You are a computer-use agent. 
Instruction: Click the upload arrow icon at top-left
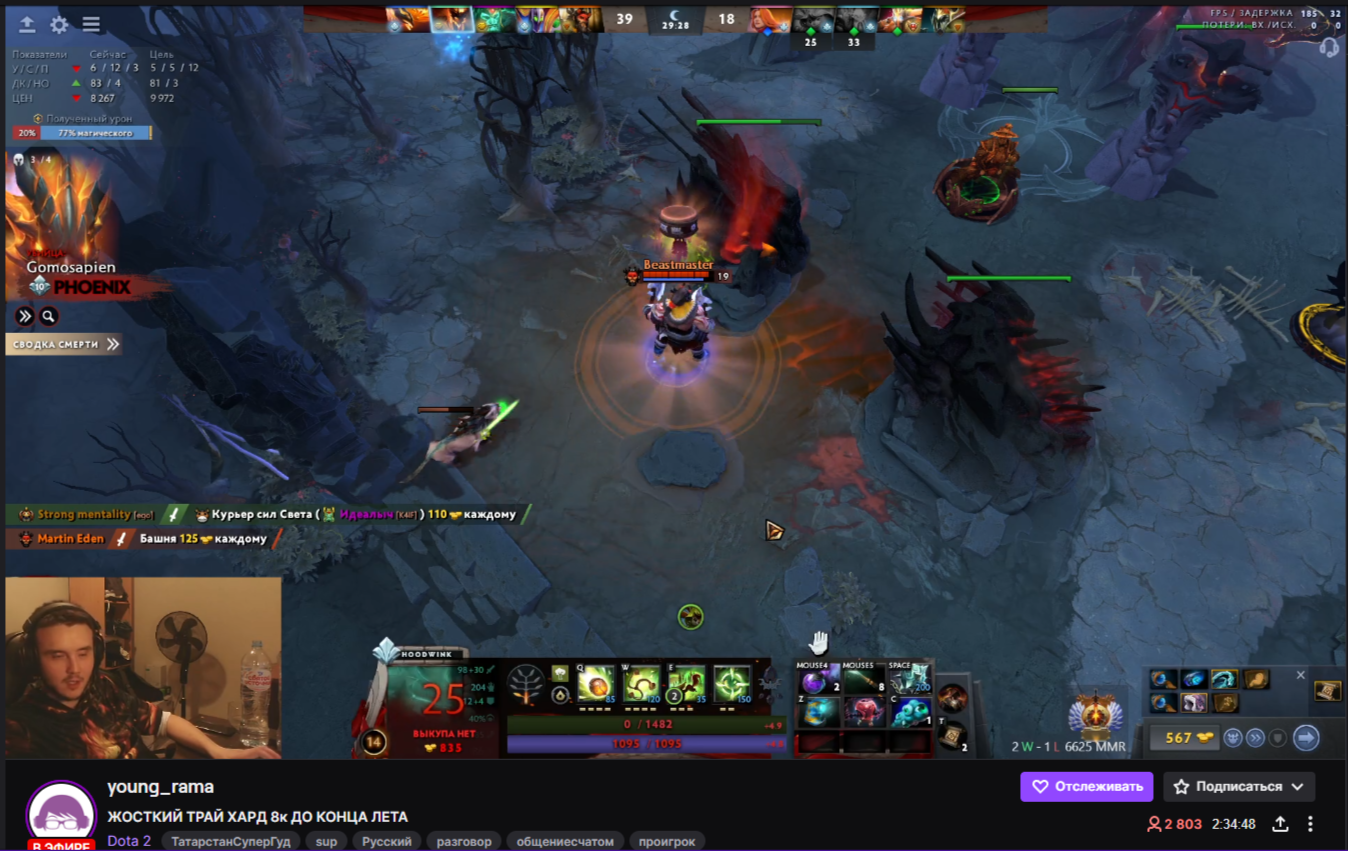pos(27,25)
